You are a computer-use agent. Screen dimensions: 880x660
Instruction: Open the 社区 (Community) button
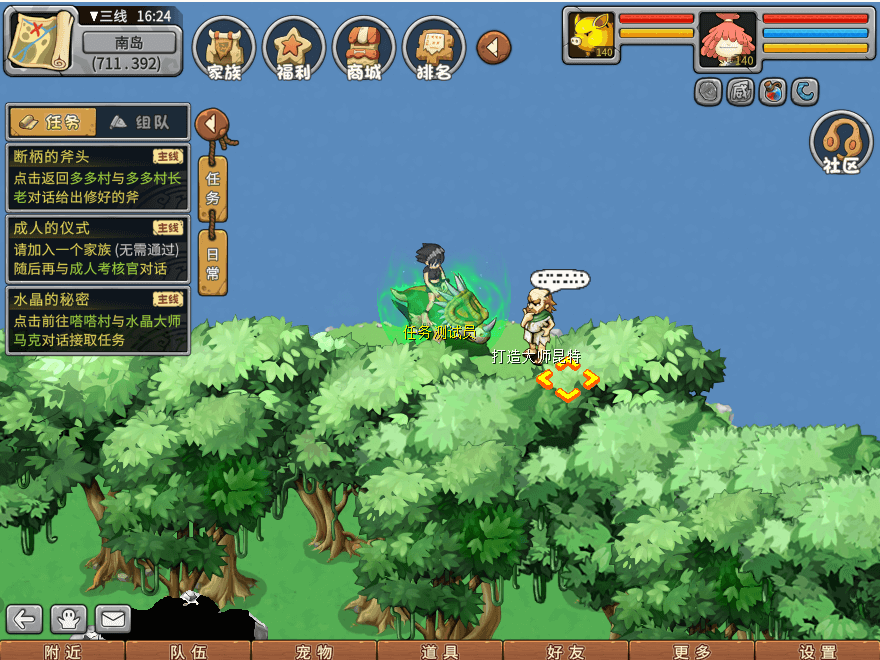pos(841,144)
